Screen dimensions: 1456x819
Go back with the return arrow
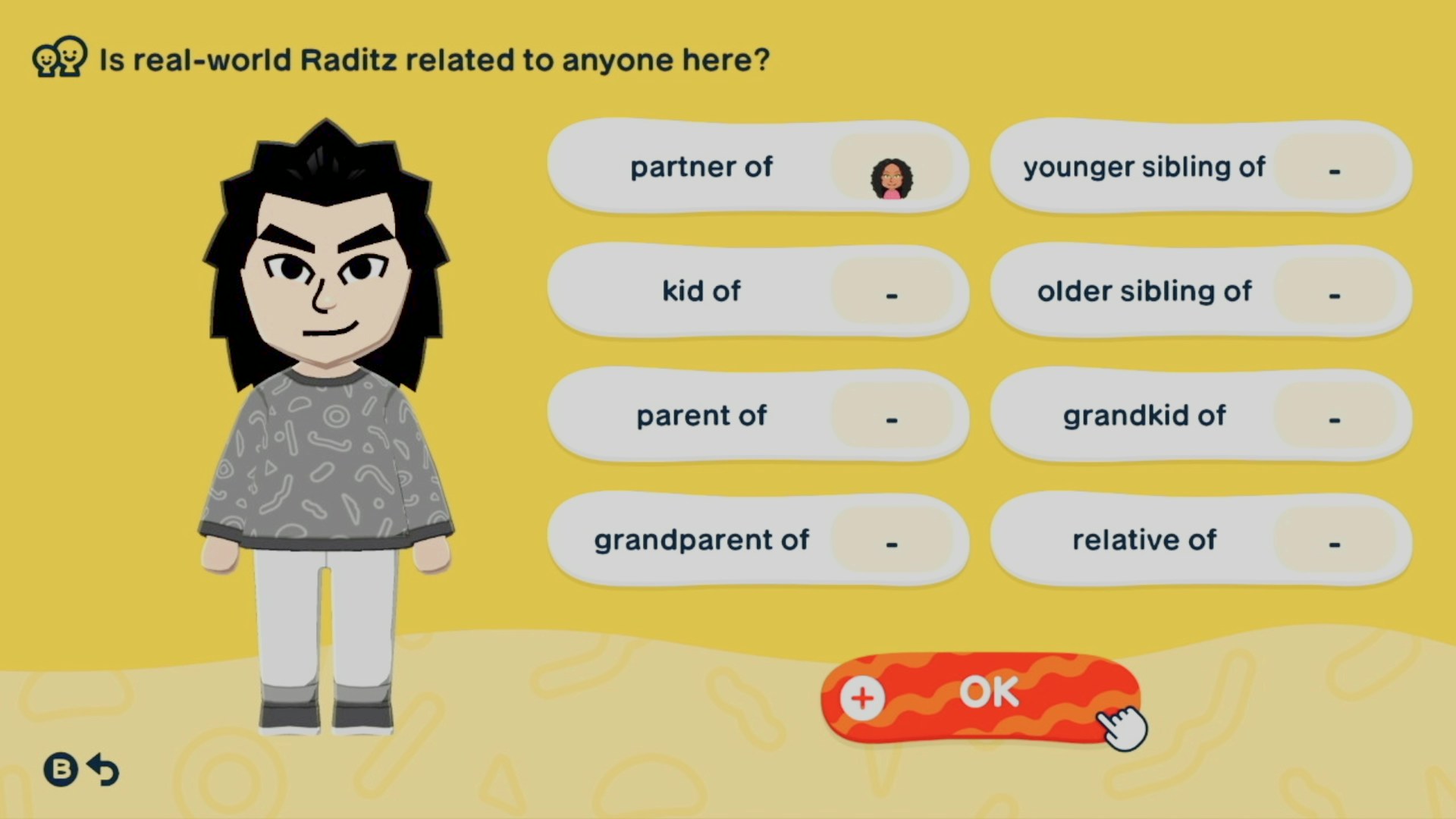coord(103,770)
